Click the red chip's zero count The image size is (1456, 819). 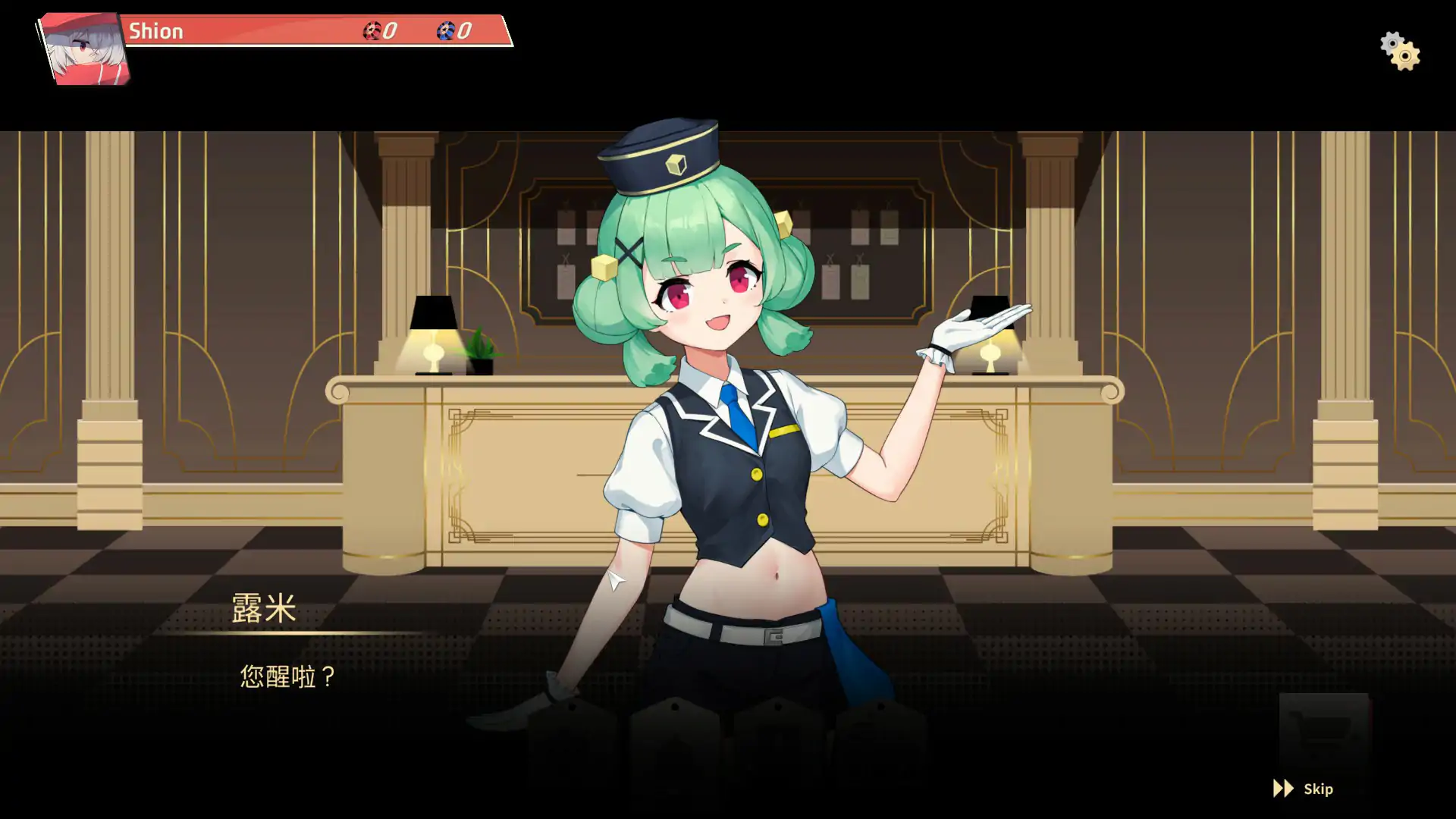click(x=388, y=31)
